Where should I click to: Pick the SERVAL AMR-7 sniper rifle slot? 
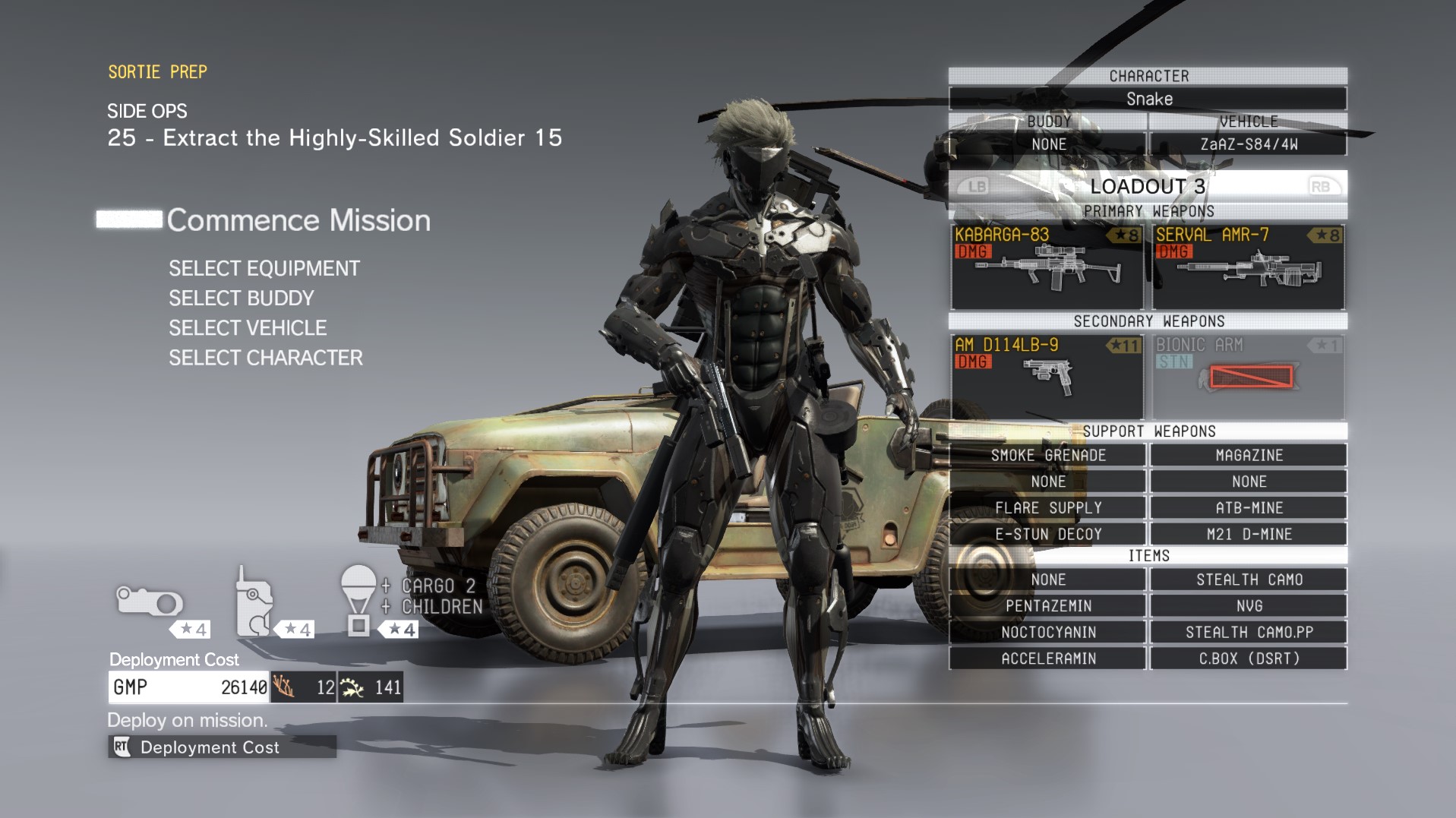click(x=1249, y=267)
